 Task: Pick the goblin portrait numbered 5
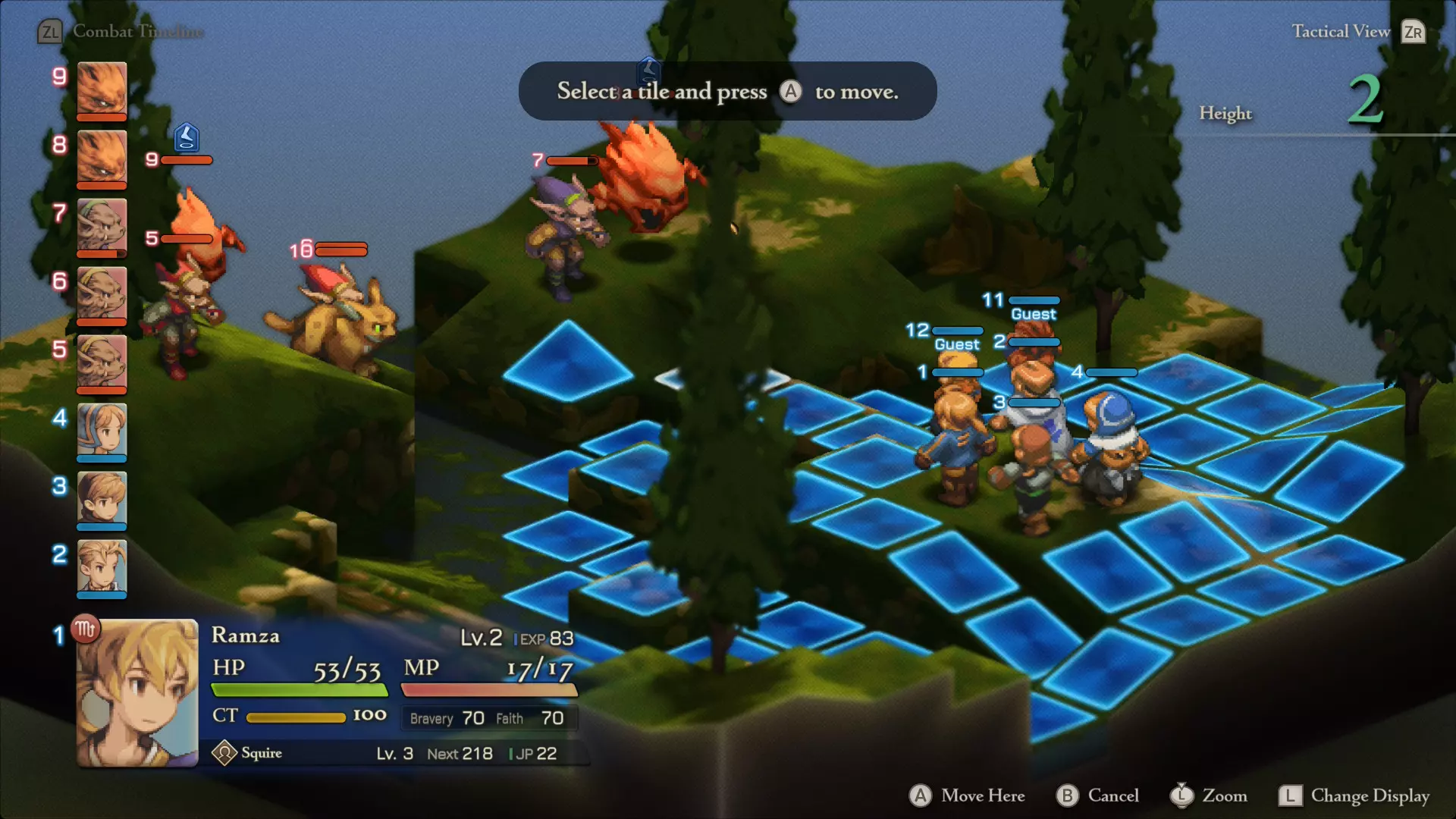(102, 362)
